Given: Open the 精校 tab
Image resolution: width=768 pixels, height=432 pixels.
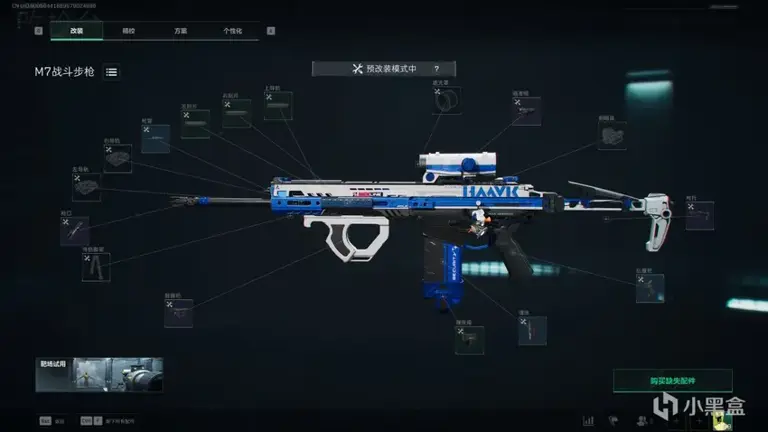Looking at the screenshot, I should [129, 31].
